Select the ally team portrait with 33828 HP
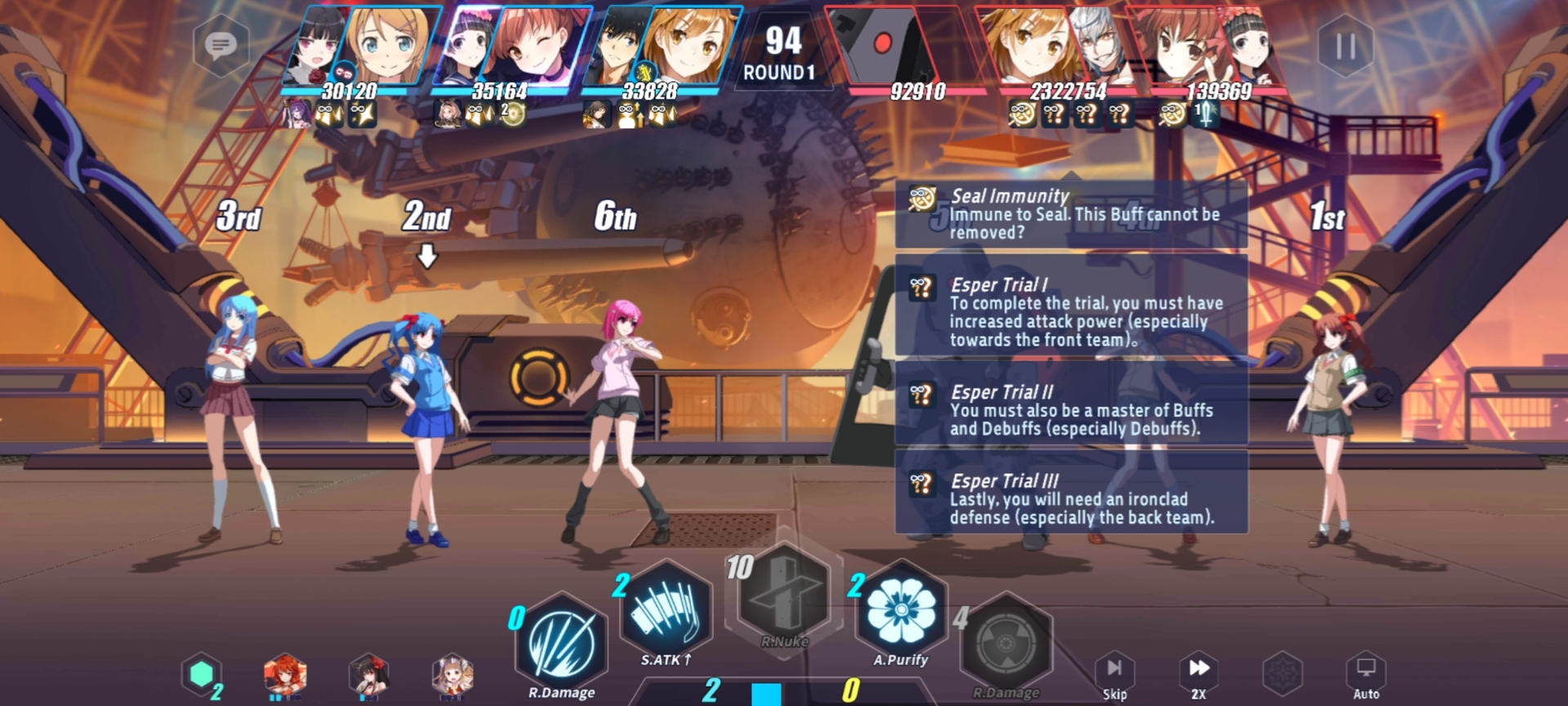Screen dimensions: 1568x706 pos(661,45)
